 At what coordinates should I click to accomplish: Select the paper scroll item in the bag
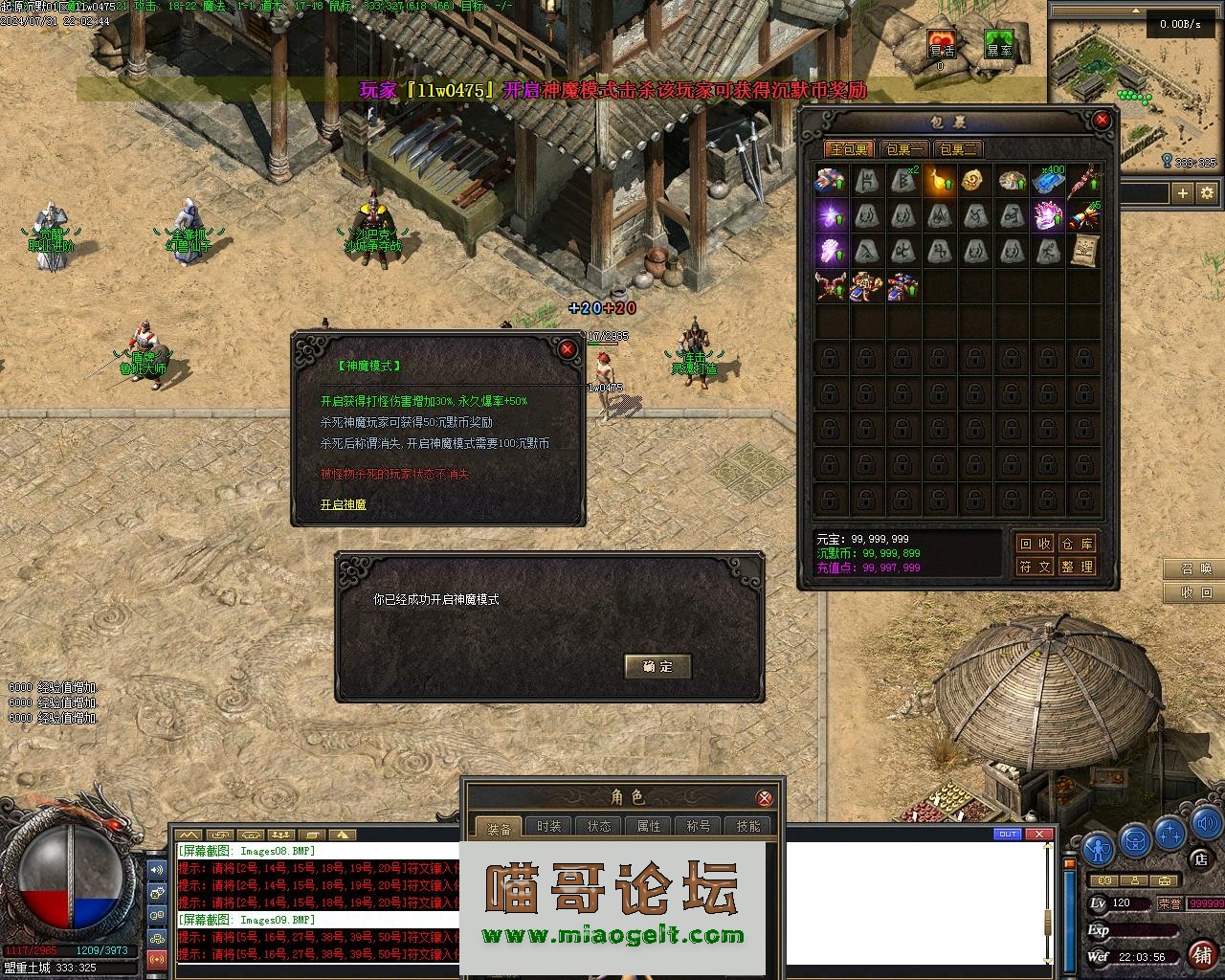[x=1084, y=251]
